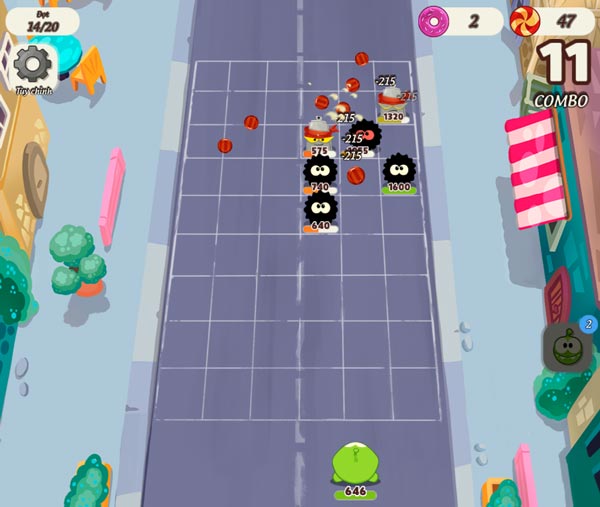
Task: Activate the green monster ability icon
Action: [569, 347]
